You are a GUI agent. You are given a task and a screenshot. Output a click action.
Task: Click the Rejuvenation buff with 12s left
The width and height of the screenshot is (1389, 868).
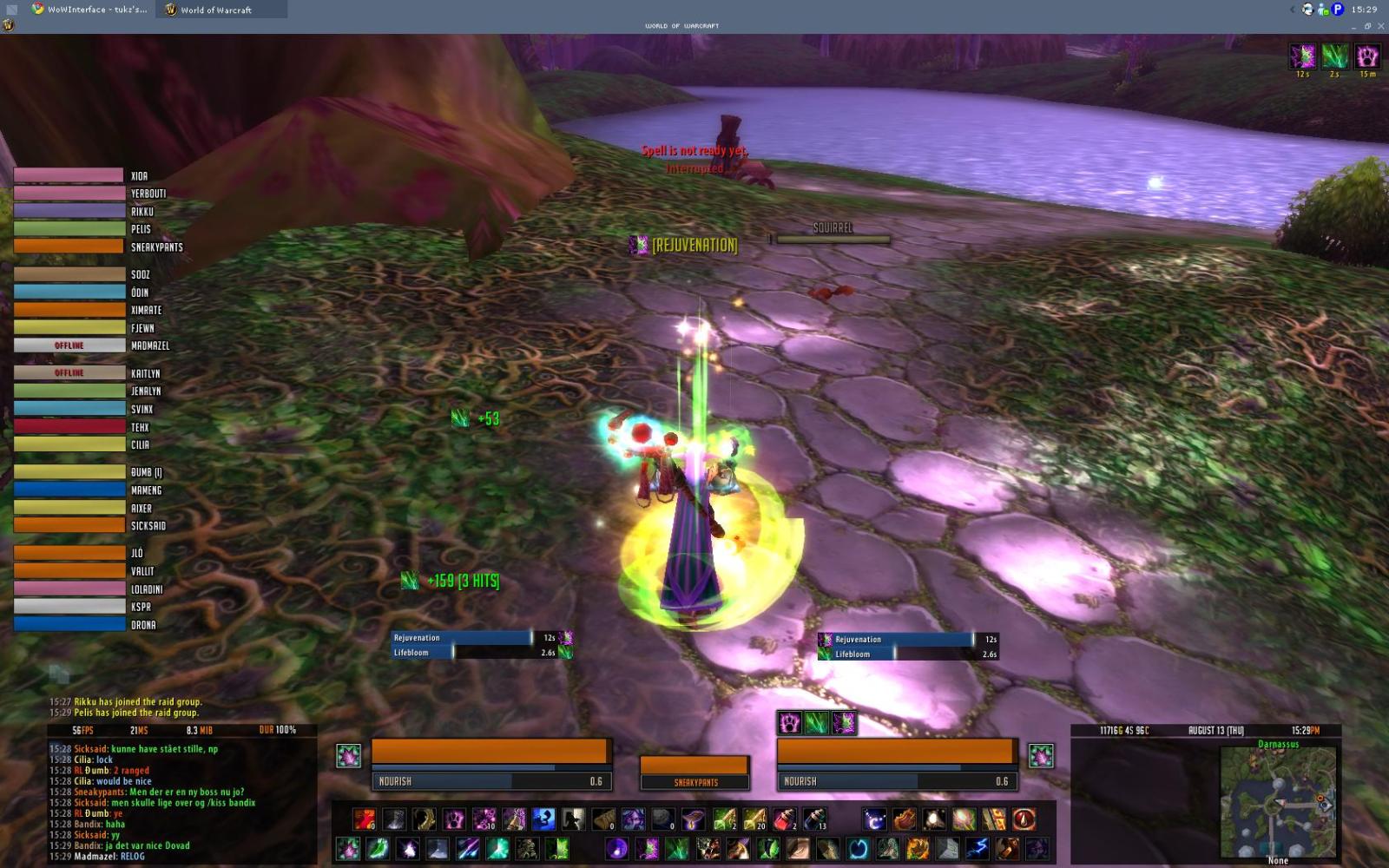point(1302,56)
